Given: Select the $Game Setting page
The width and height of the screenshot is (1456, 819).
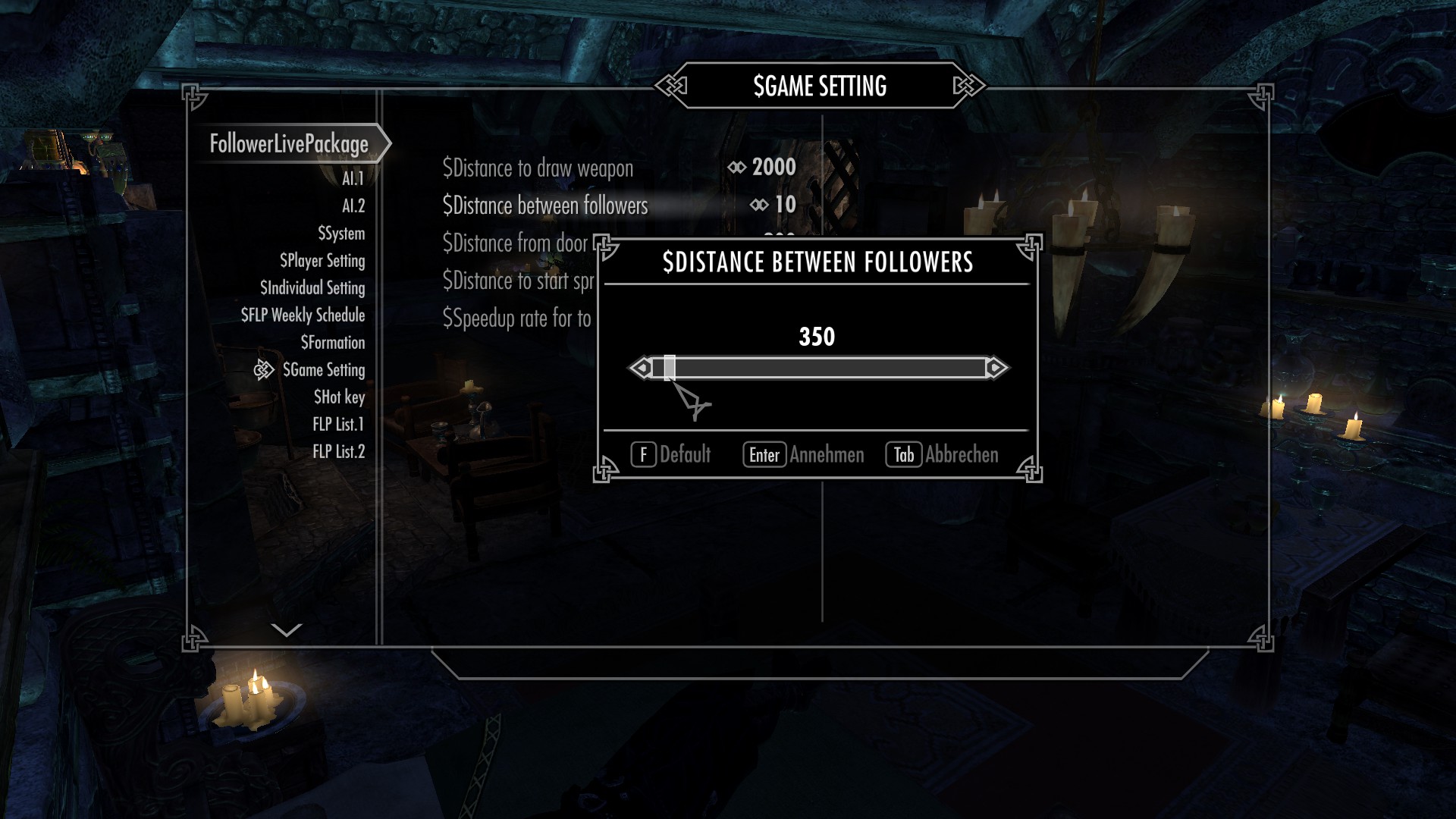Looking at the screenshot, I should point(324,370).
